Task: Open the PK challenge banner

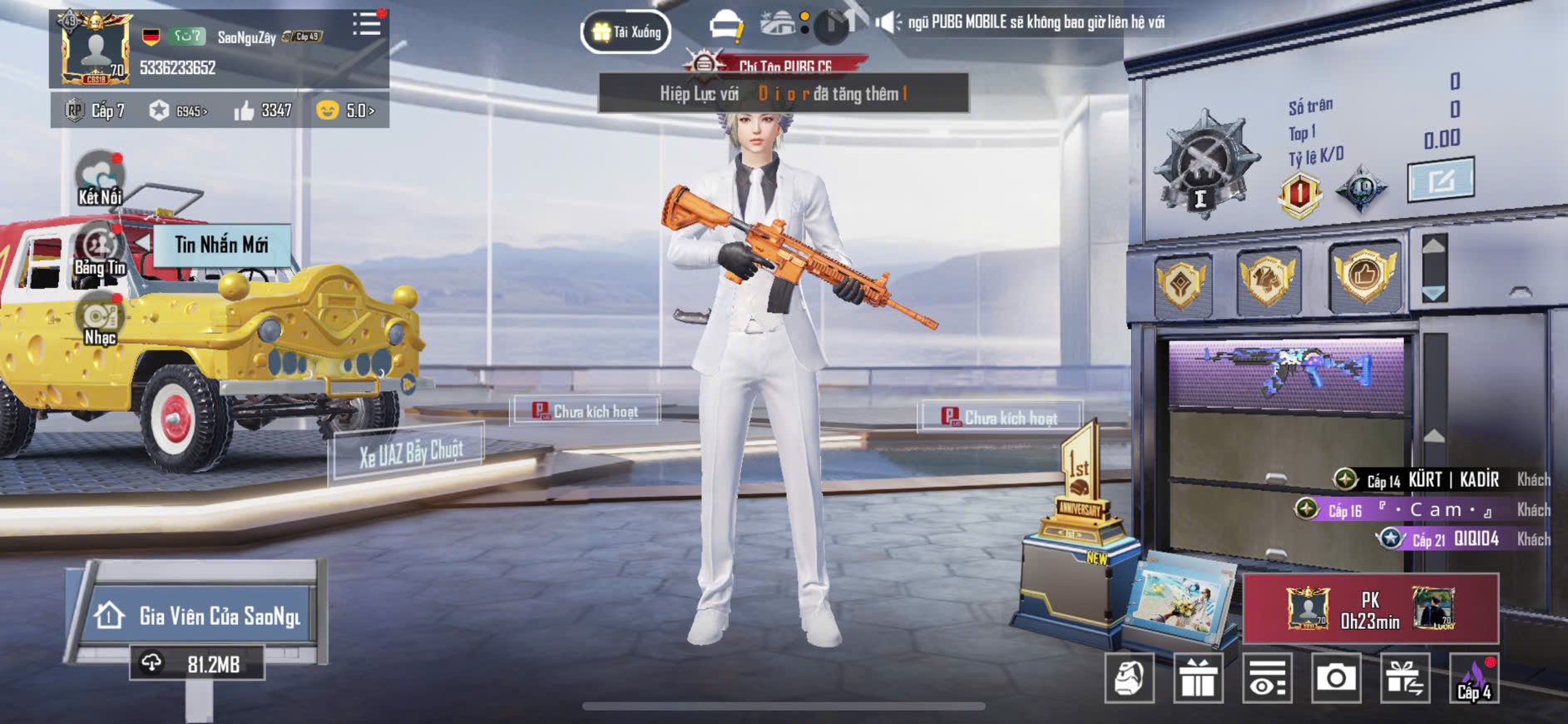Action: click(1370, 609)
